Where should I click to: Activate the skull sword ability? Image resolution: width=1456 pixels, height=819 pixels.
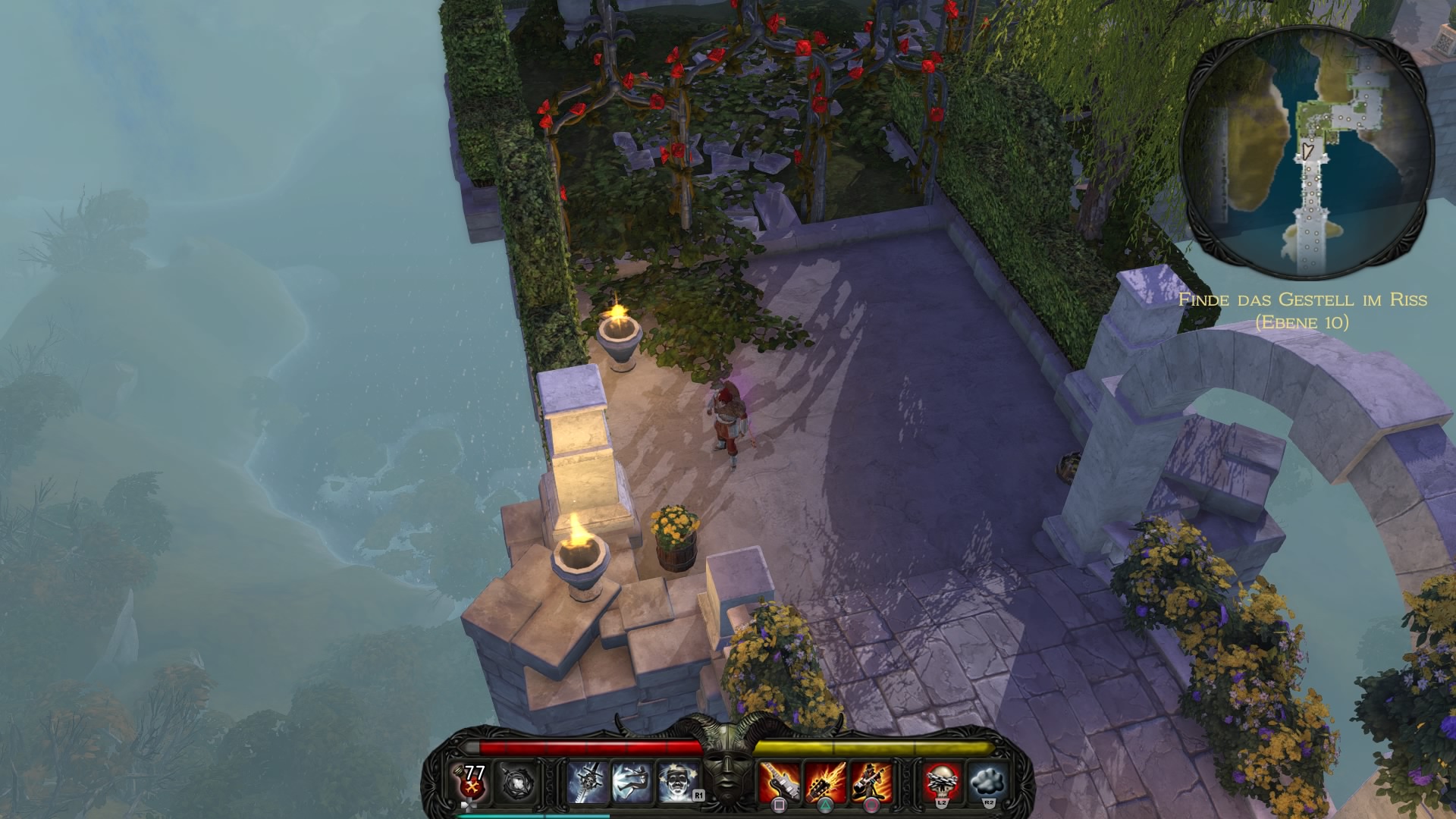(588, 783)
